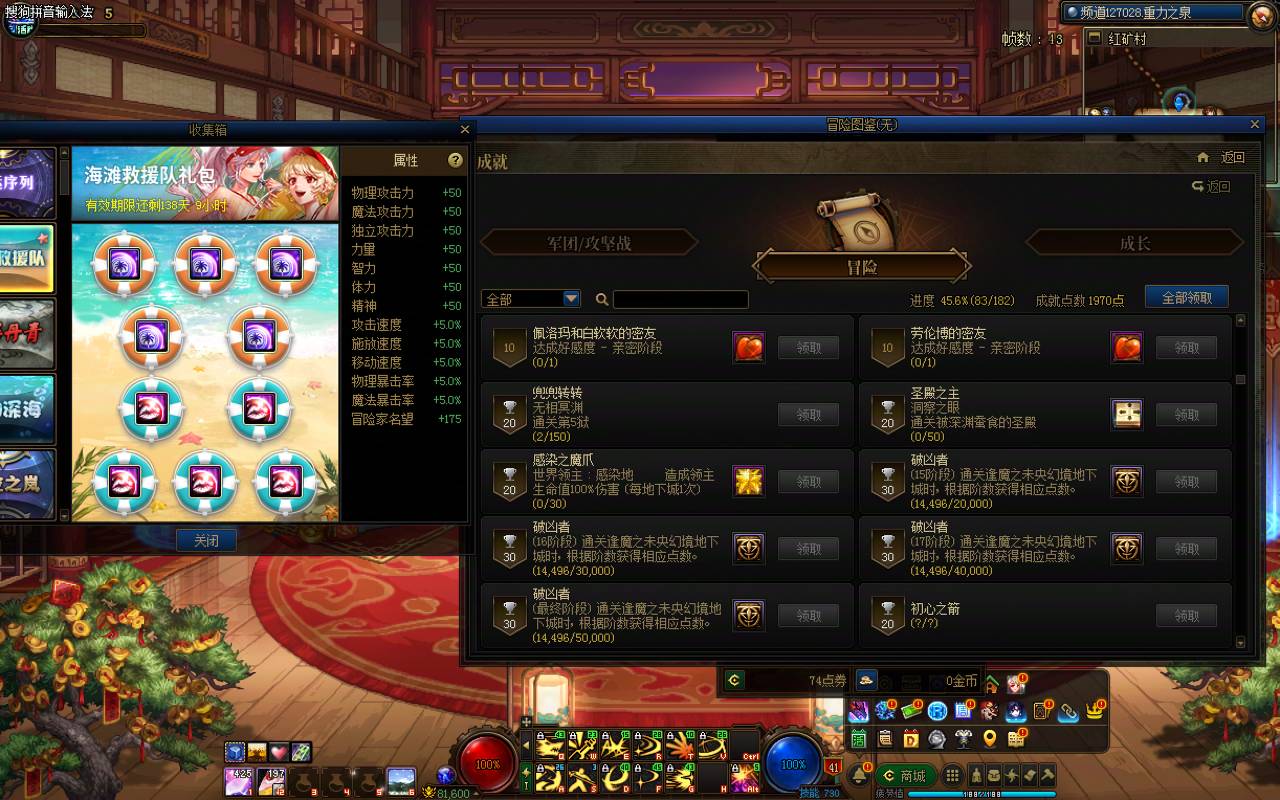The image size is (1280, 800).
Task: Click the yellow map pin icon in taskbar
Action: pyautogui.click(x=991, y=740)
